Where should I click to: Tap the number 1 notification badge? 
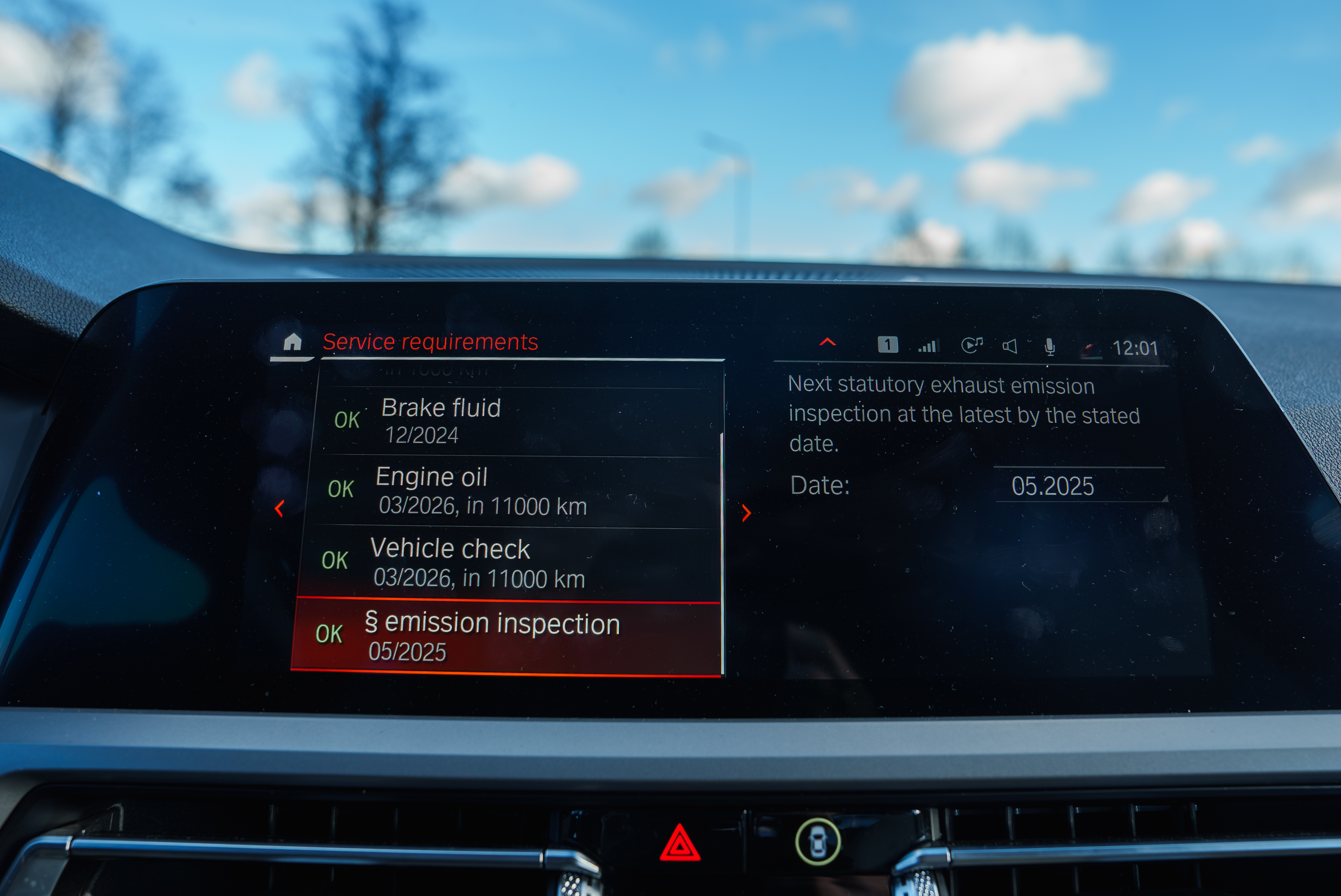(x=887, y=345)
